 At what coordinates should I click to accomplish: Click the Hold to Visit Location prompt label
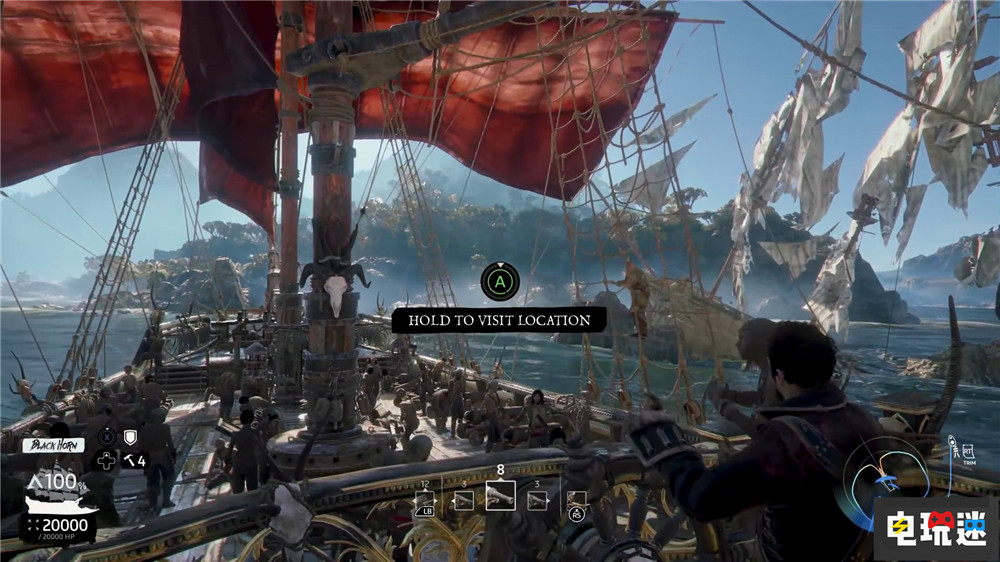click(x=498, y=320)
